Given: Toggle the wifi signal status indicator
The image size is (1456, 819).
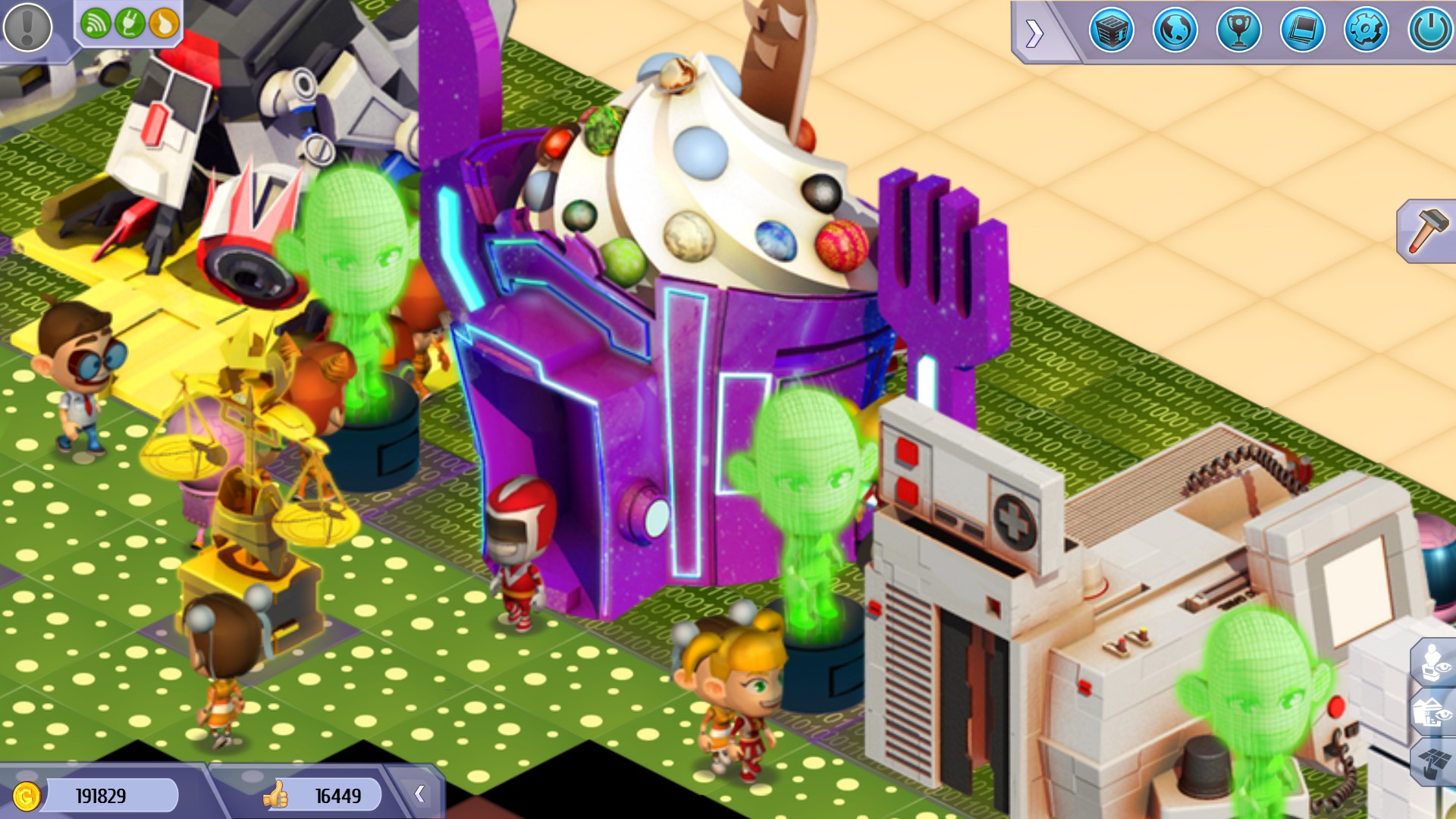Looking at the screenshot, I should 96,21.
